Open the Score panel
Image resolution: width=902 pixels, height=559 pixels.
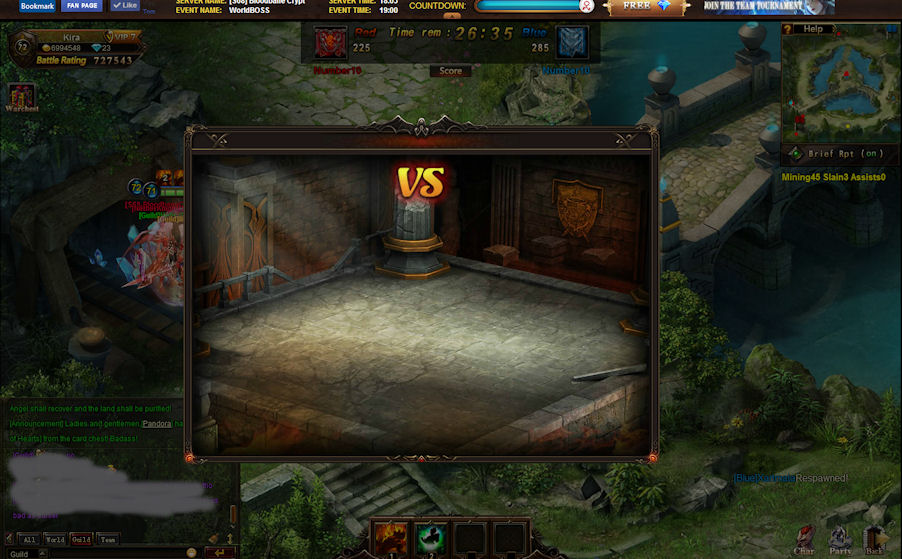pyautogui.click(x=451, y=71)
